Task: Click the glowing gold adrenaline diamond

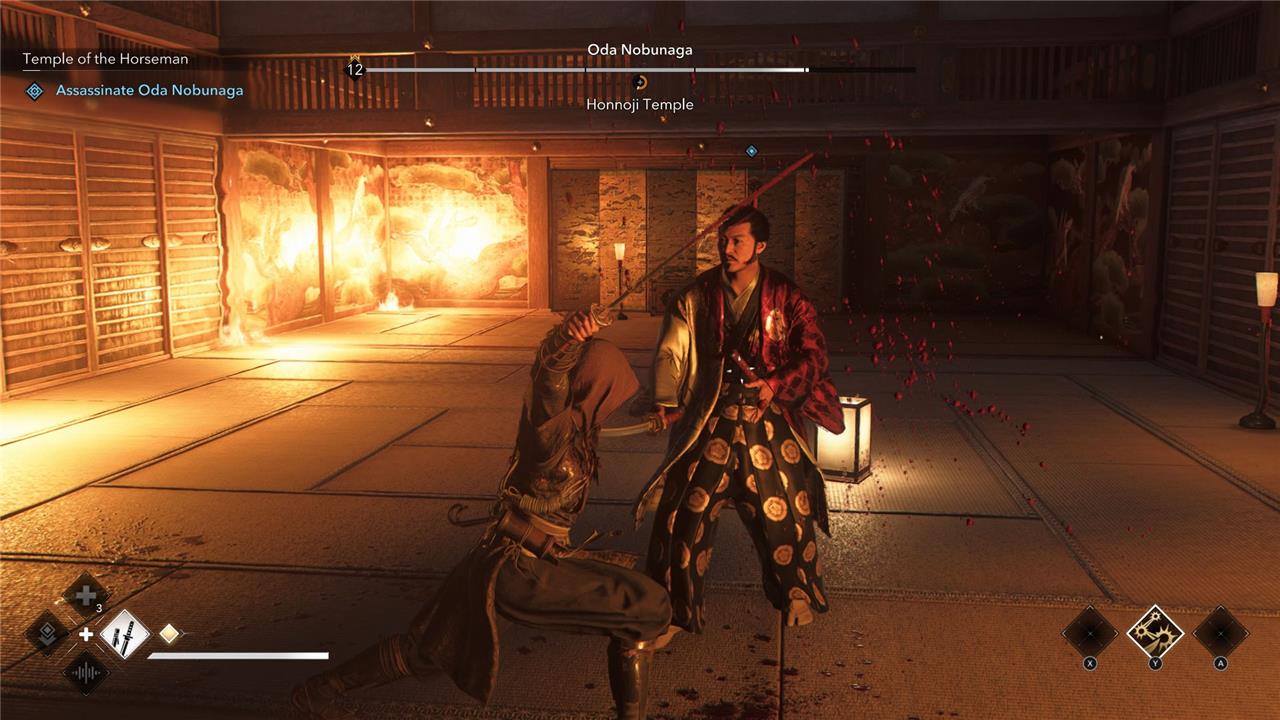Action: [170, 633]
